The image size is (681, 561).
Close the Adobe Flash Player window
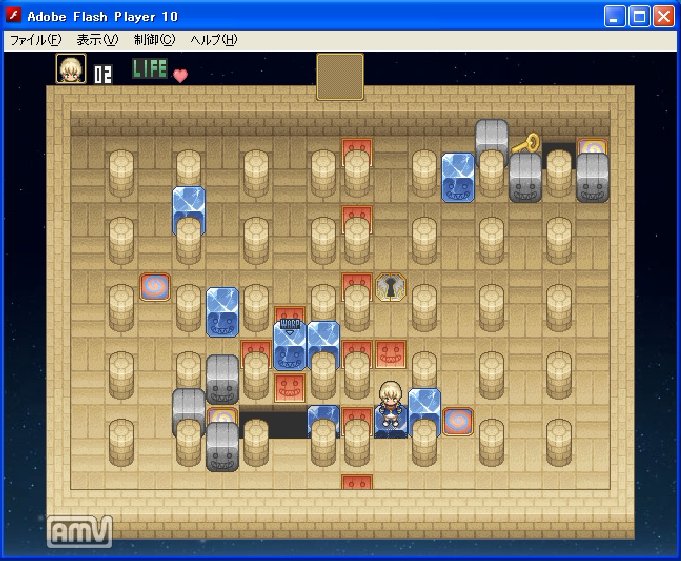tap(663, 15)
